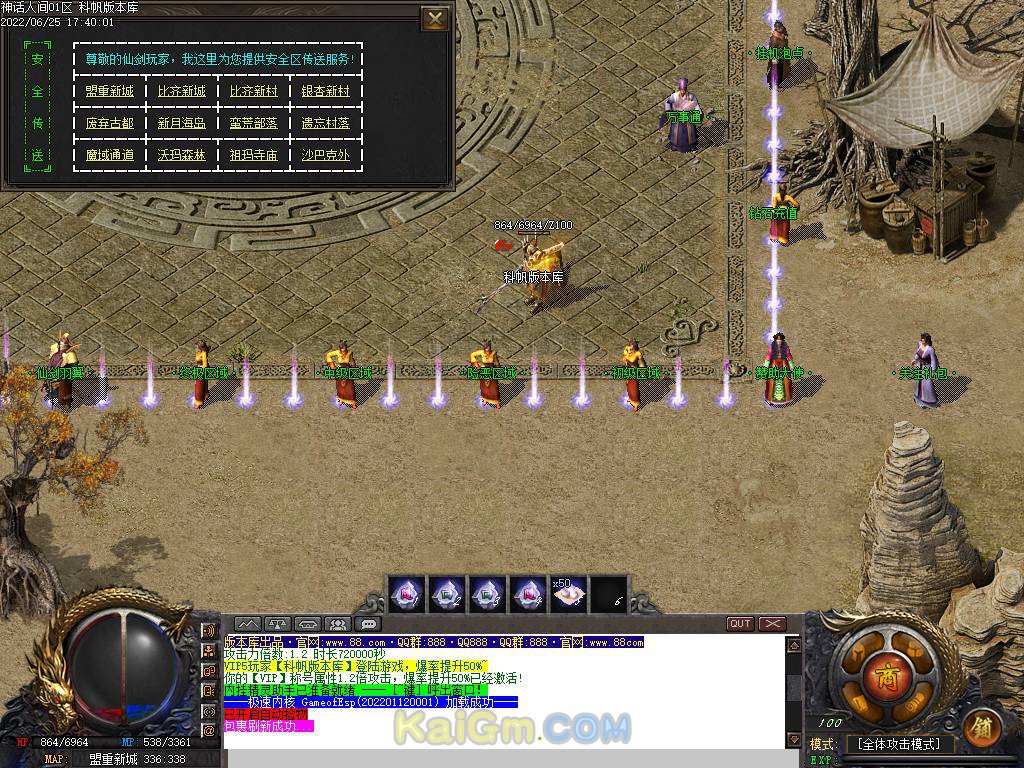Teleport to 沙巴克外
This screenshot has height=768, width=1024.
(x=326, y=155)
